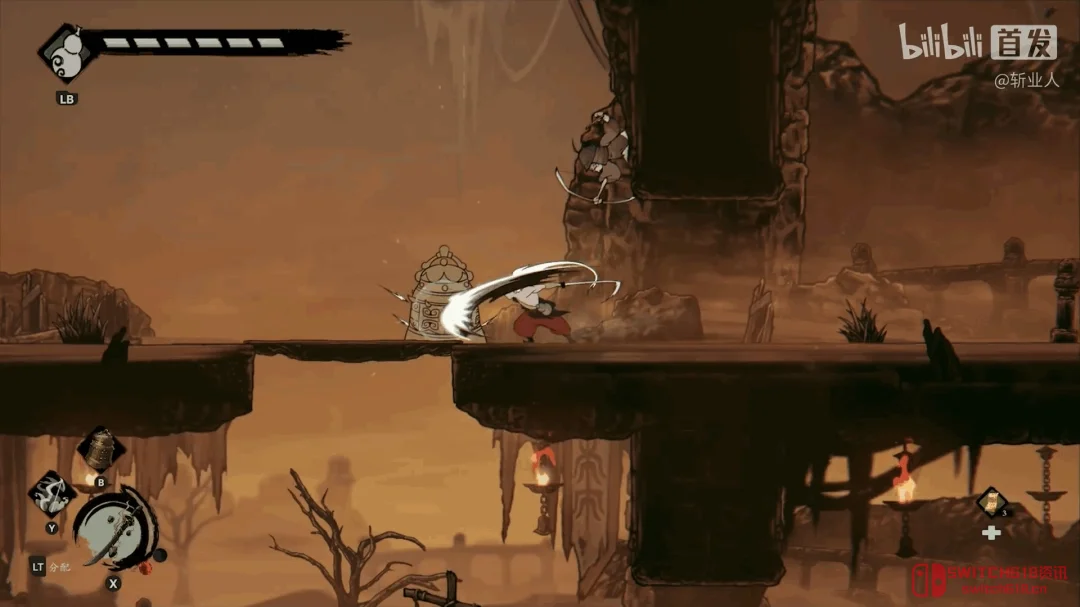1080x607 pixels.
Task: Use the scroll item with count 3
Action: point(992,501)
